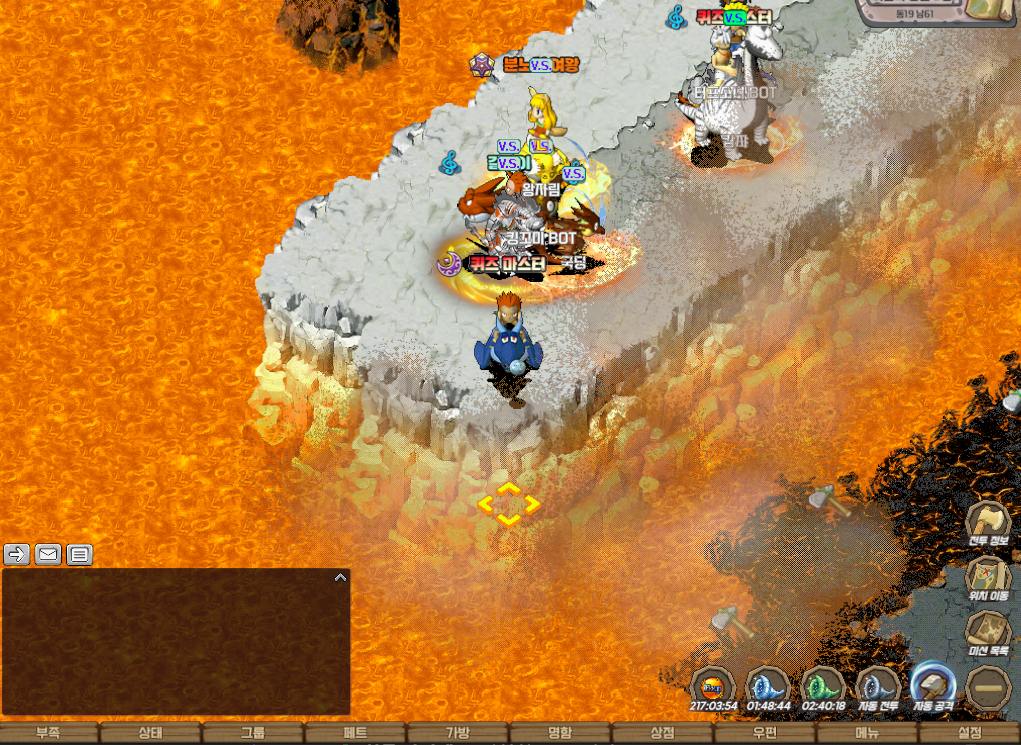Open the 그룹 (group) menu
This screenshot has width=1021, height=745.
tap(253, 733)
